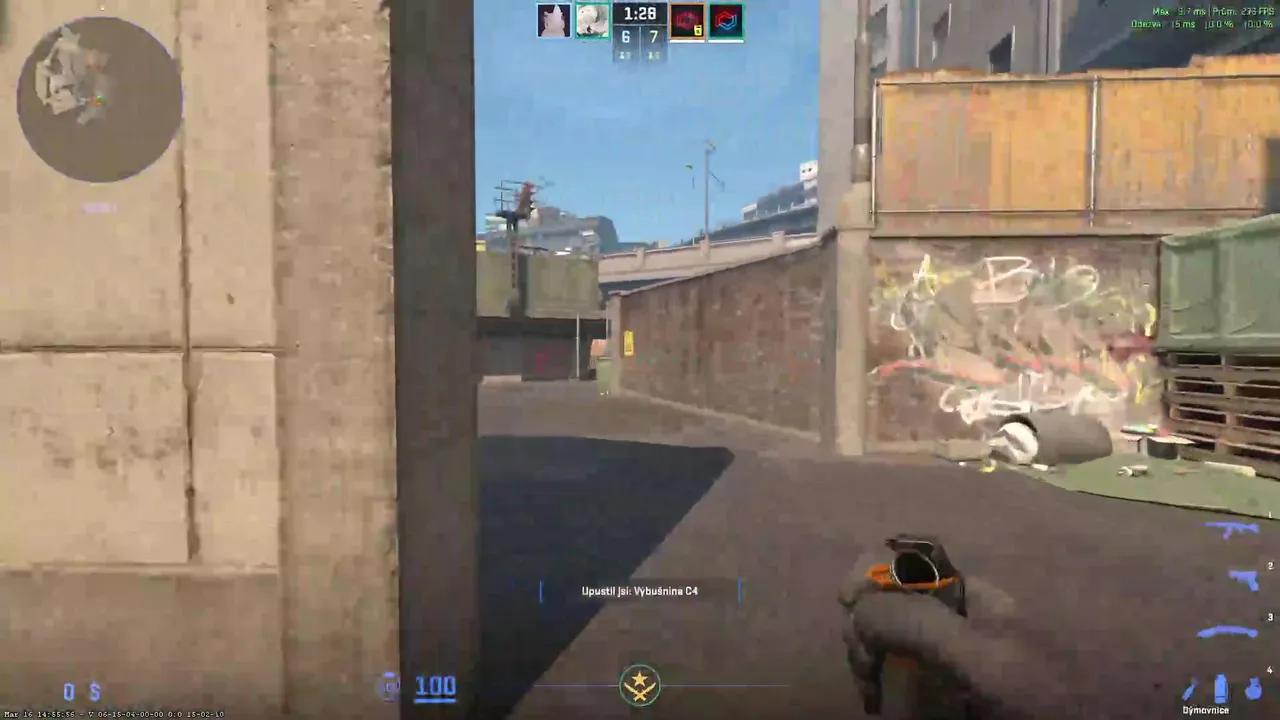This screenshot has height=720, width=1280.
Task: Click the score showing 6 versus 7
Action: pos(639,35)
